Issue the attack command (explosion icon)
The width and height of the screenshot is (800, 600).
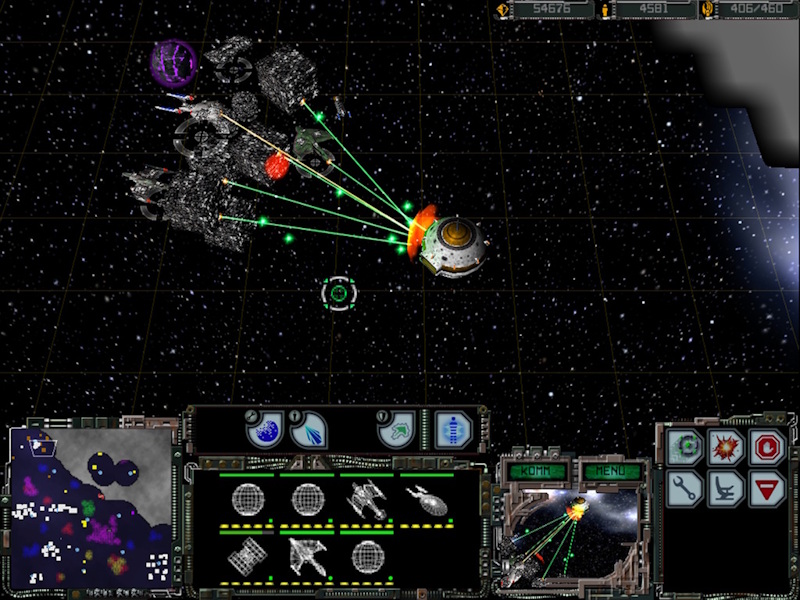726,447
